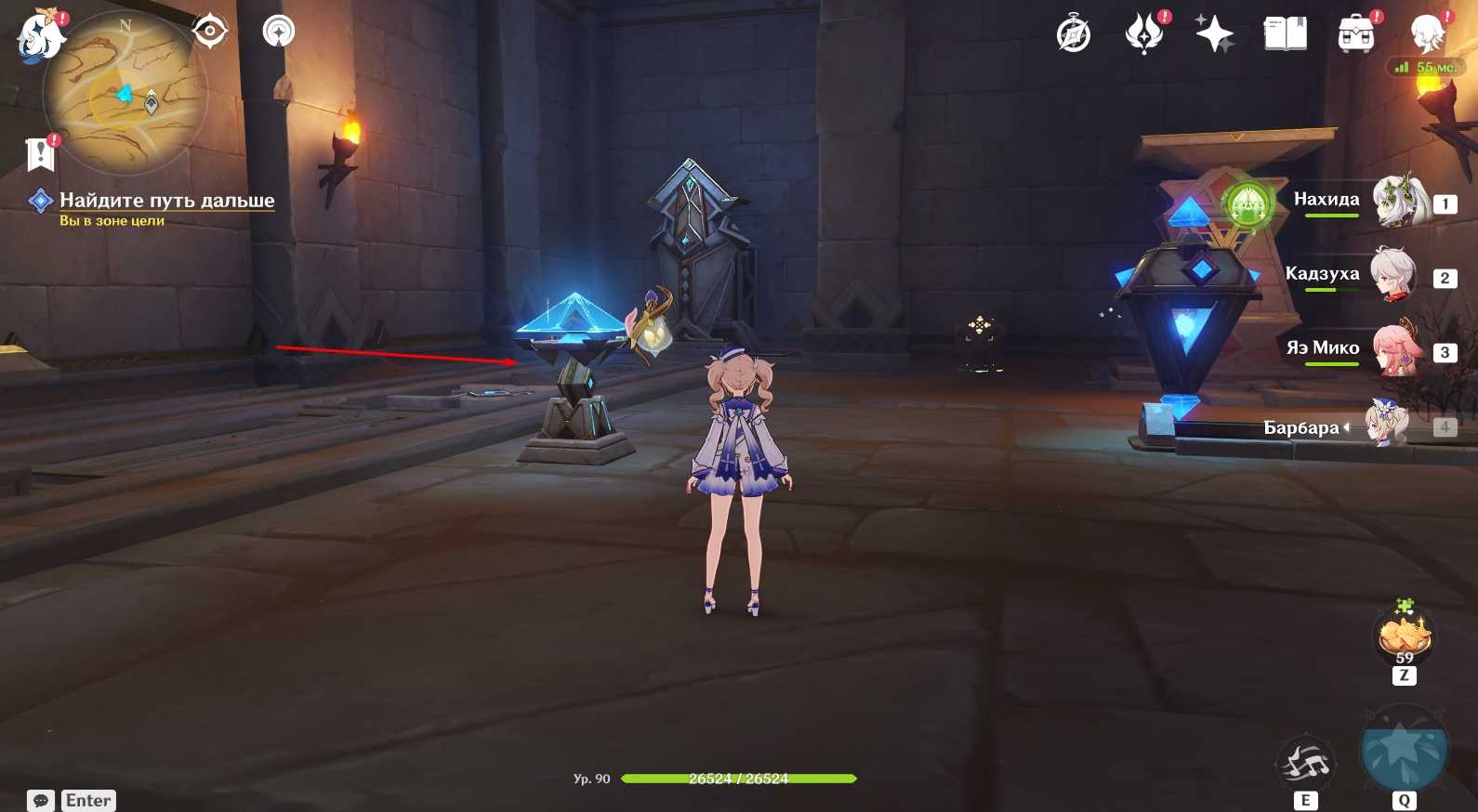This screenshot has width=1478, height=812.
Task: Click the target-eye icon beside minimap
Action: click(210, 32)
